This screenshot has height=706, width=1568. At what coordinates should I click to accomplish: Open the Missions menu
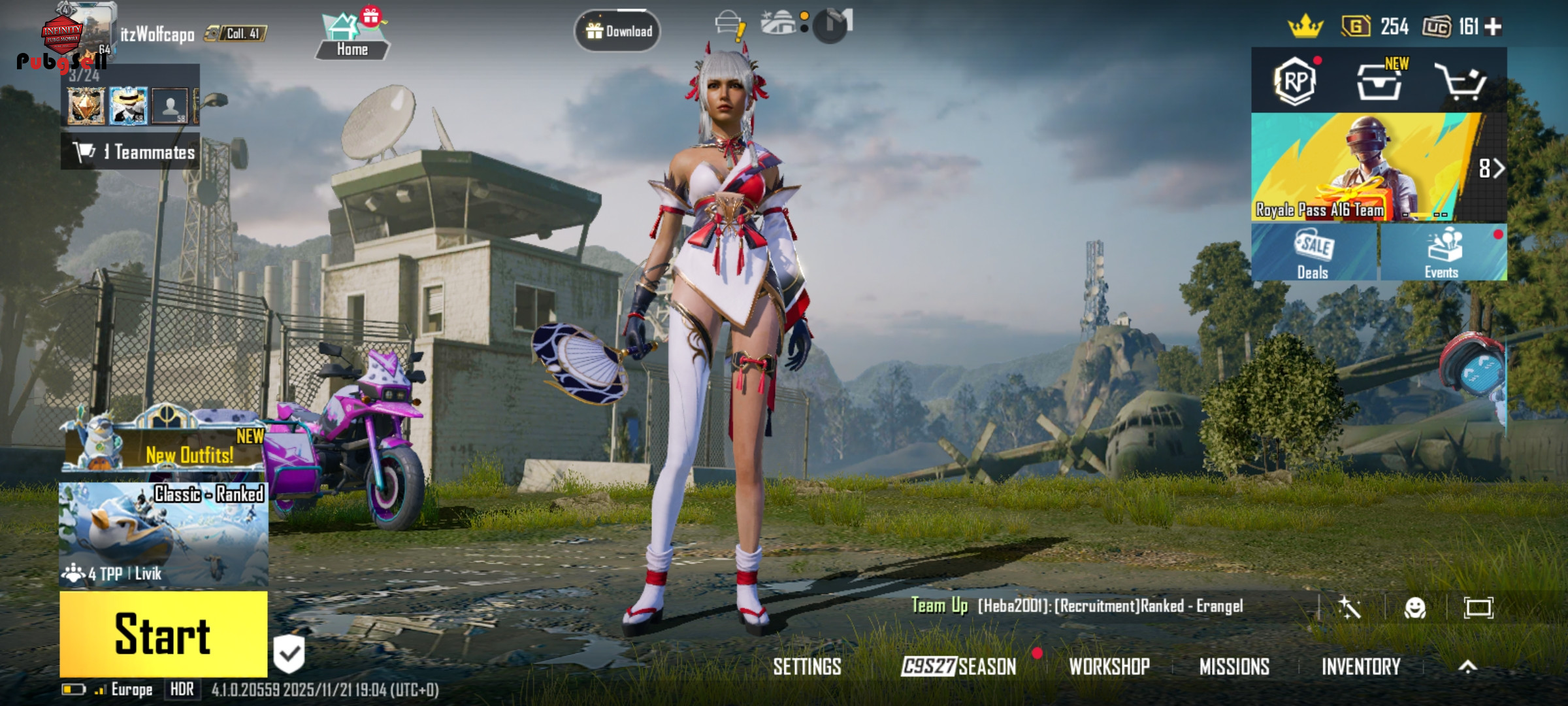click(x=1234, y=666)
